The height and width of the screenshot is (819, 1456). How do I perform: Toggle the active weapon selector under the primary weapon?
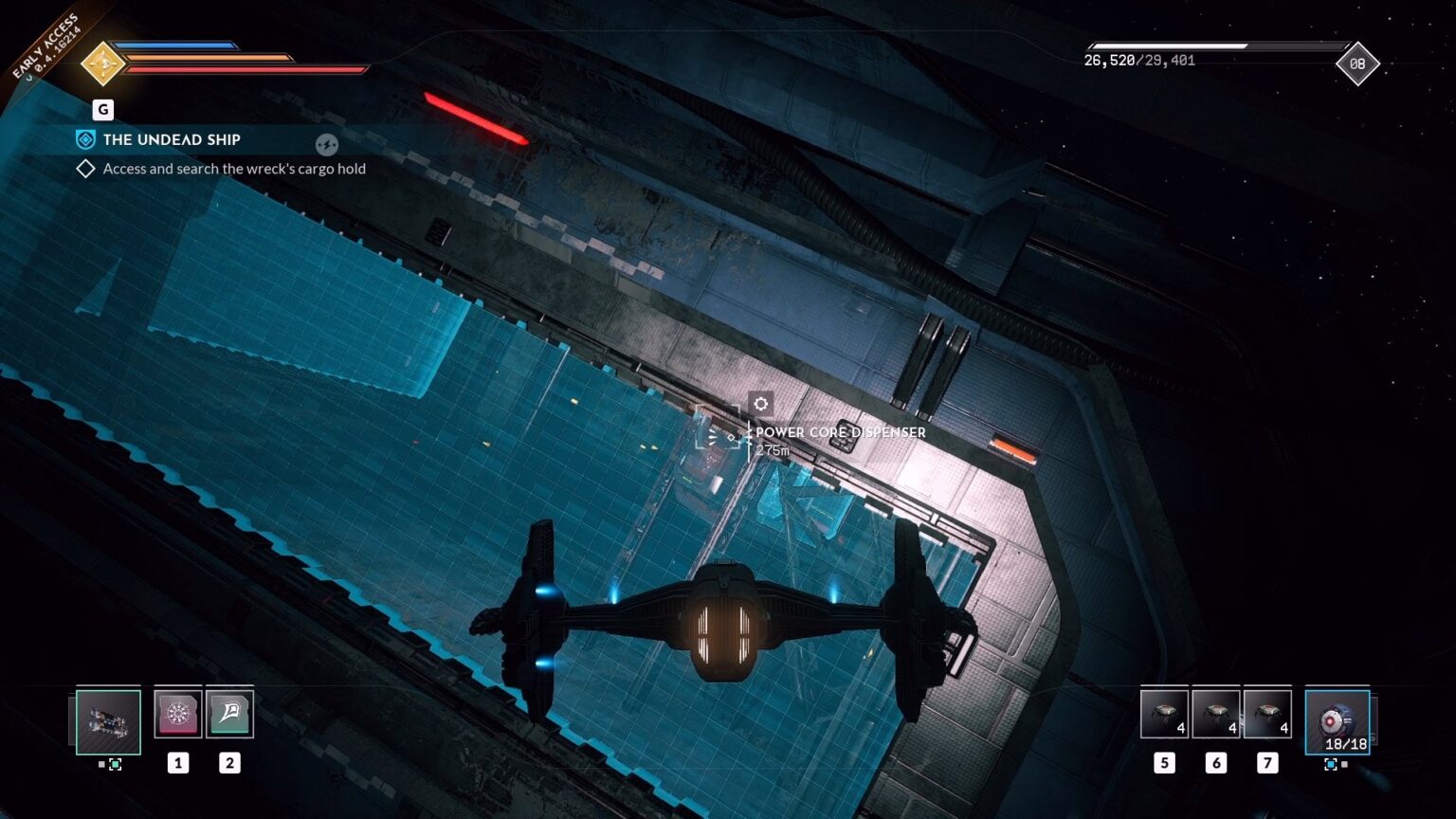click(116, 764)
